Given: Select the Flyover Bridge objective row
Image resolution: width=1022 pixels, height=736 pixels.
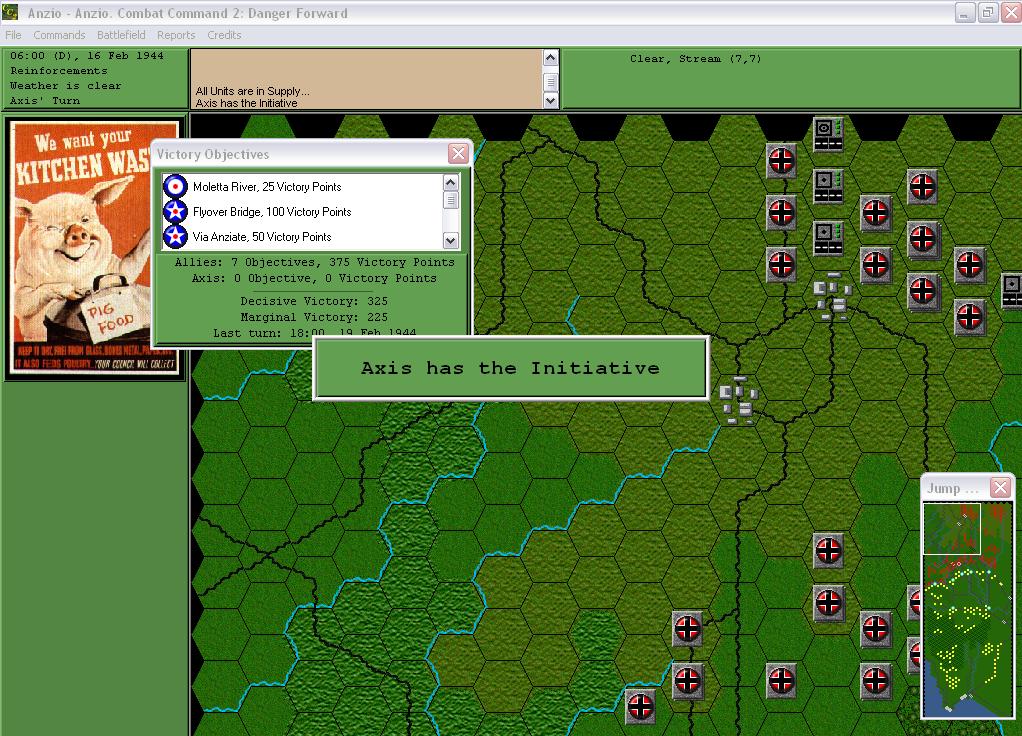Looking at the screenshot, I should point(272,212).
